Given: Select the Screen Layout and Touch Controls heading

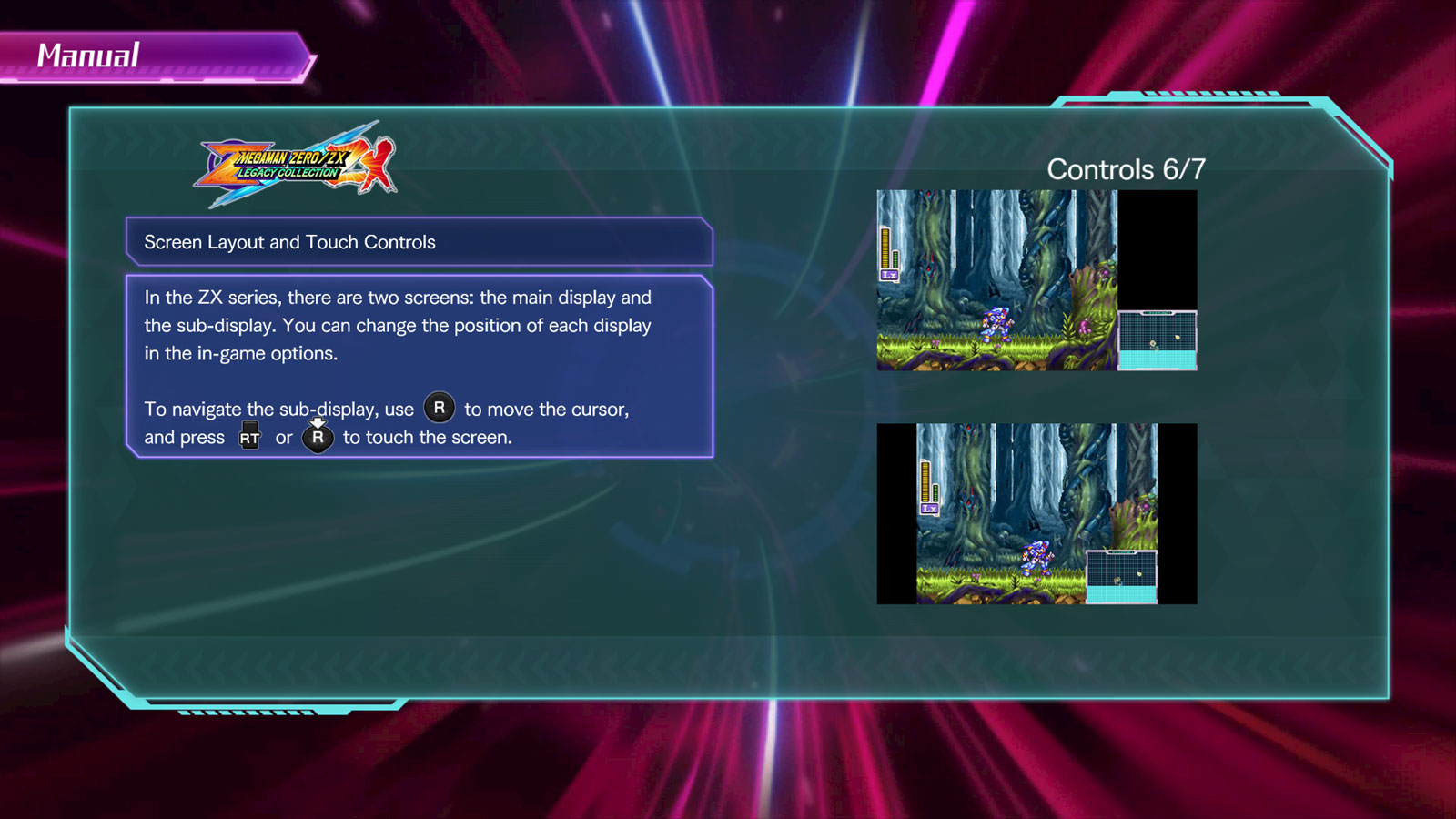Looking at the screenshot, I should click(x=419, y=242).
